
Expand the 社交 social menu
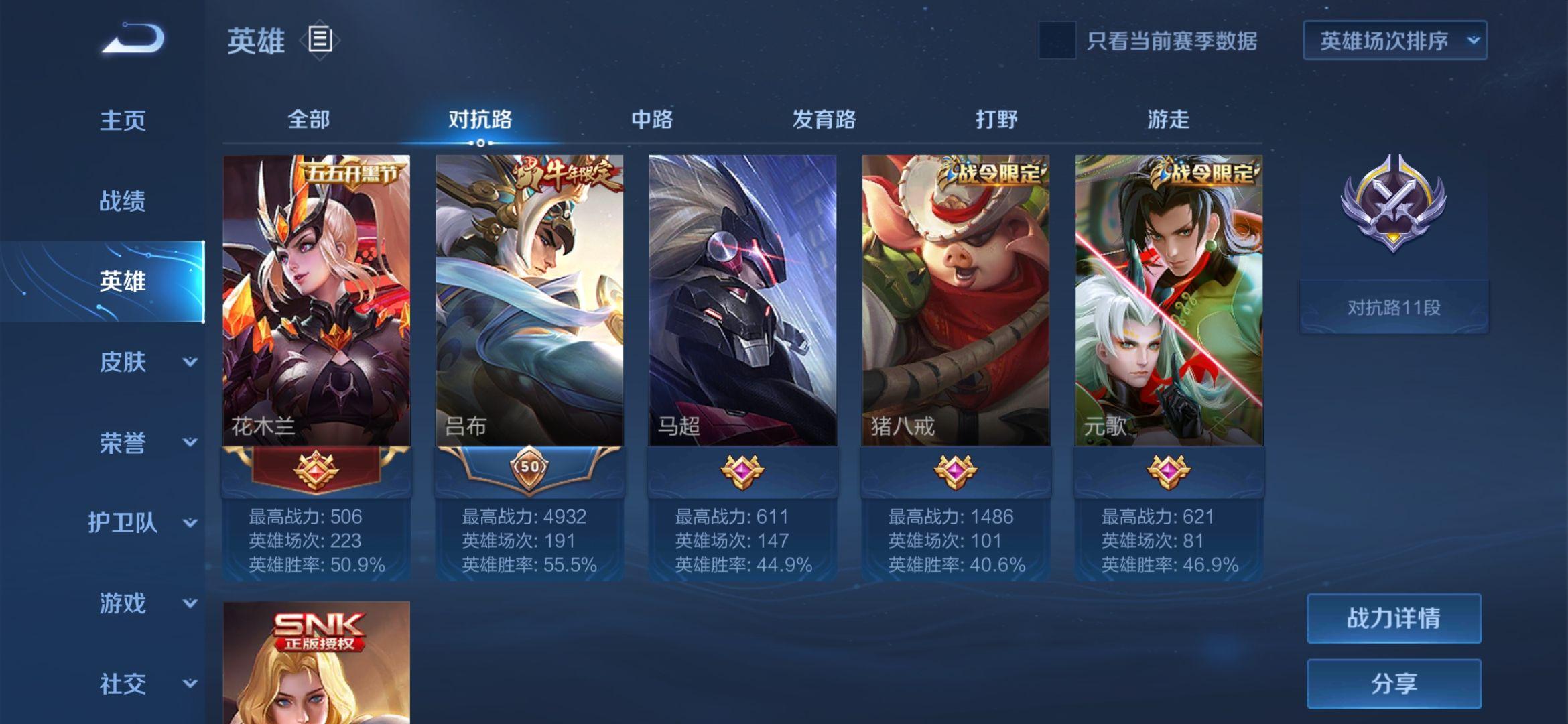point(144,684)
